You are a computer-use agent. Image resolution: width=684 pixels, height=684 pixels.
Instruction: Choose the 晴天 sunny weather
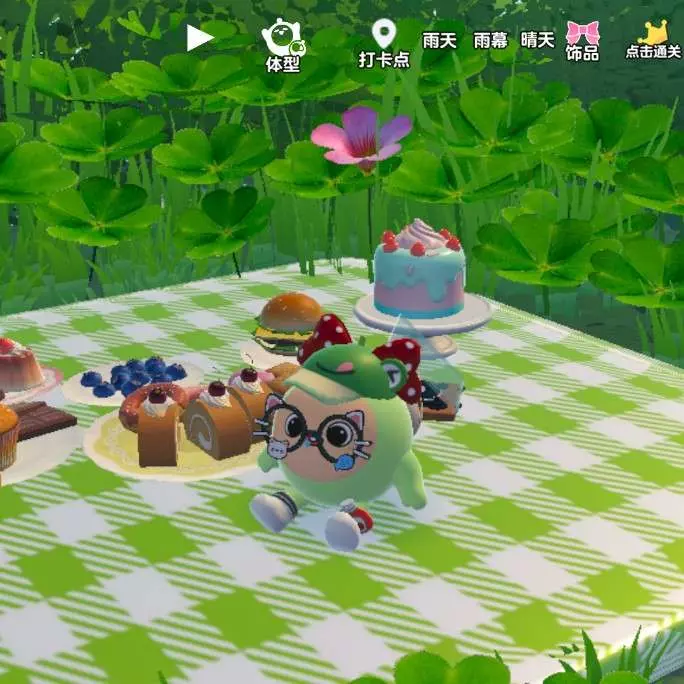[x=538, y=40]
